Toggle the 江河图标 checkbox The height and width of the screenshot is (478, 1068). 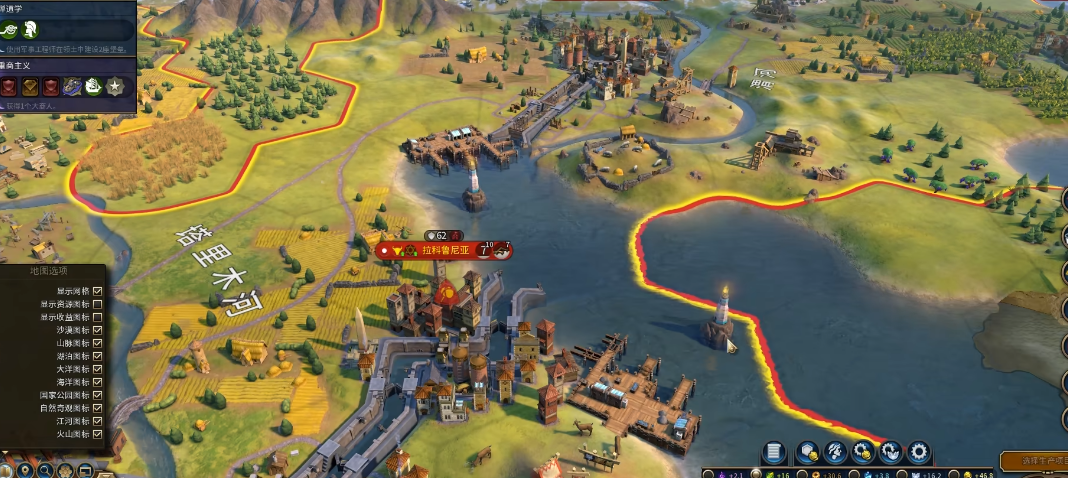pos(97,421)
